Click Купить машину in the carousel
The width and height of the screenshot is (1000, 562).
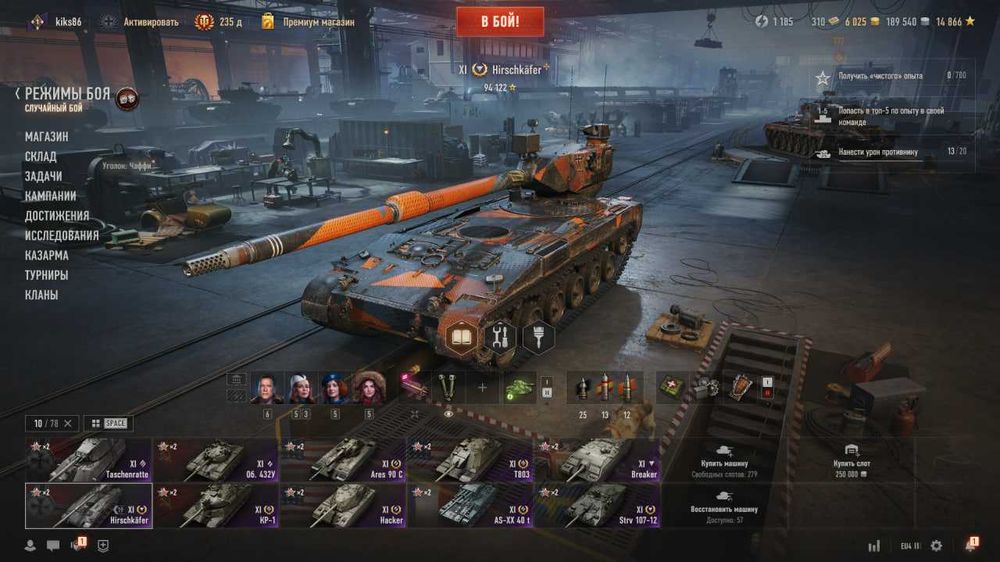coord(723,459)
